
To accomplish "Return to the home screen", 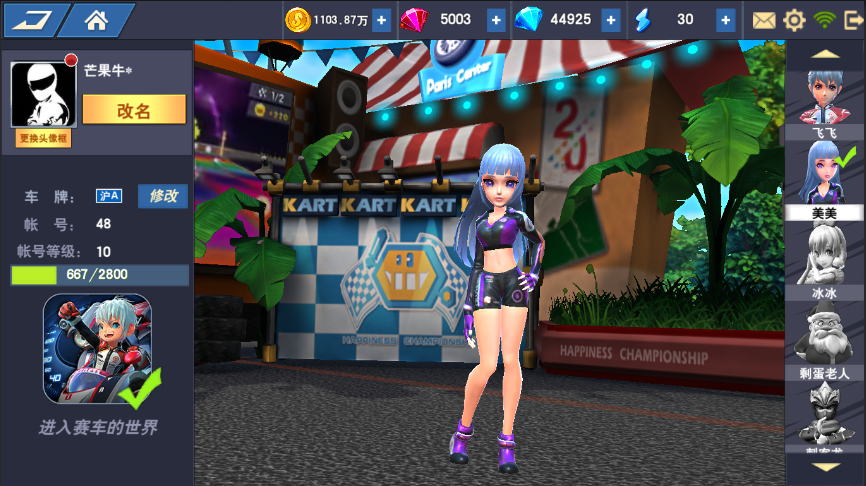I will (x=97, y=19).
